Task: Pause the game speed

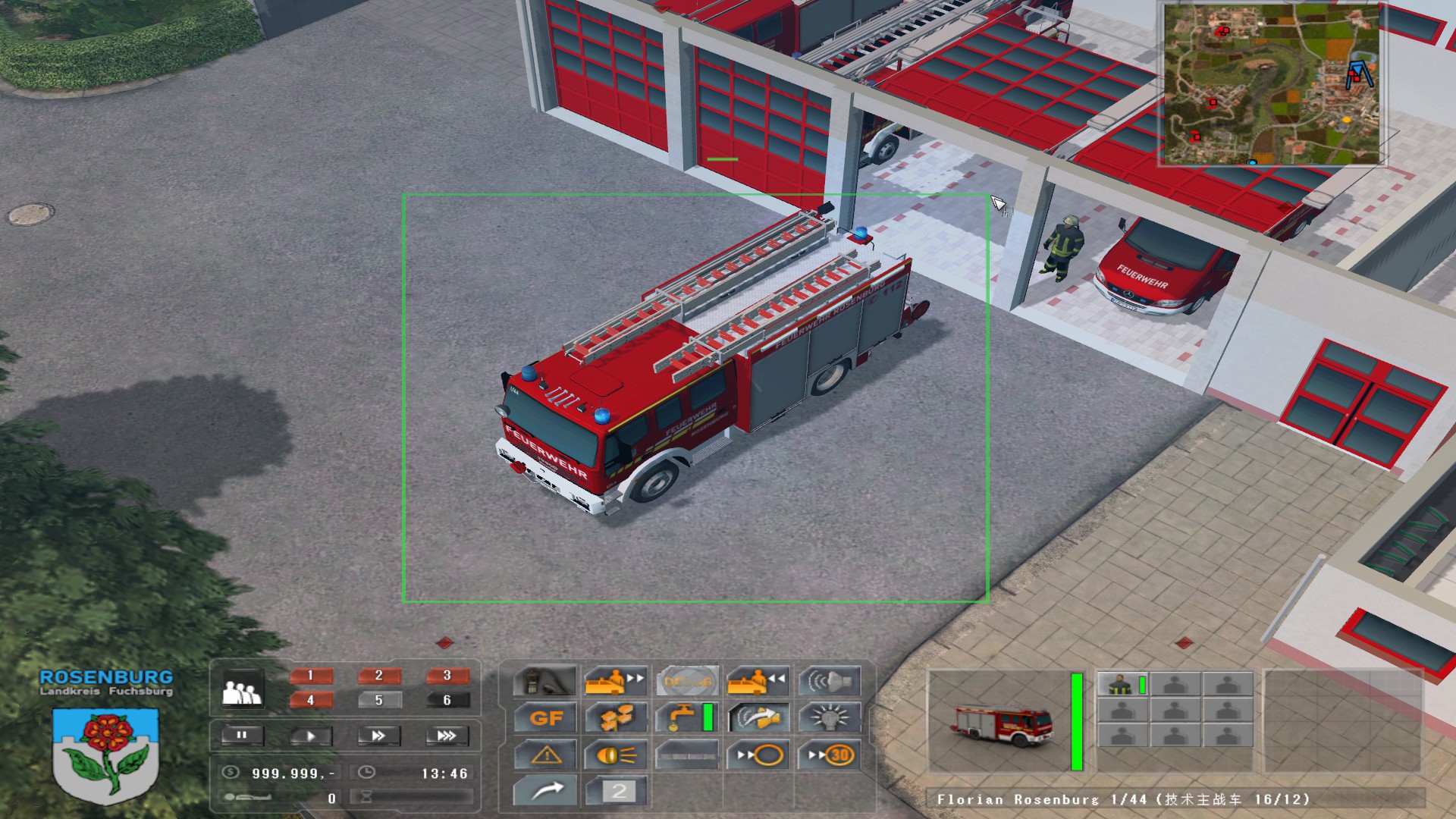Action: click(x=242, y=735)
